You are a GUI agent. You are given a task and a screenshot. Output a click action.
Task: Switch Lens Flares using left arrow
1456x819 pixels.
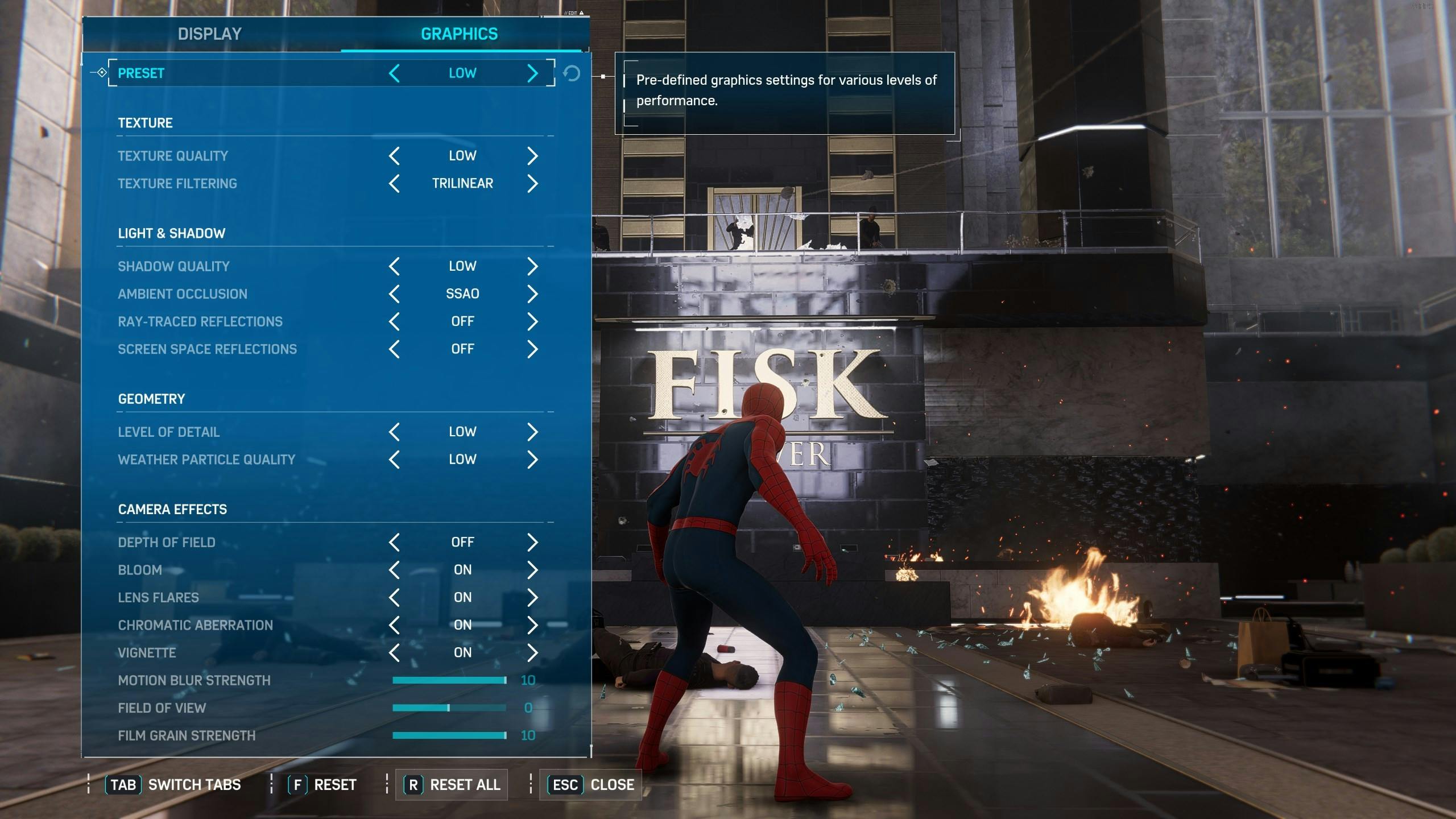(x=394, y=597)
